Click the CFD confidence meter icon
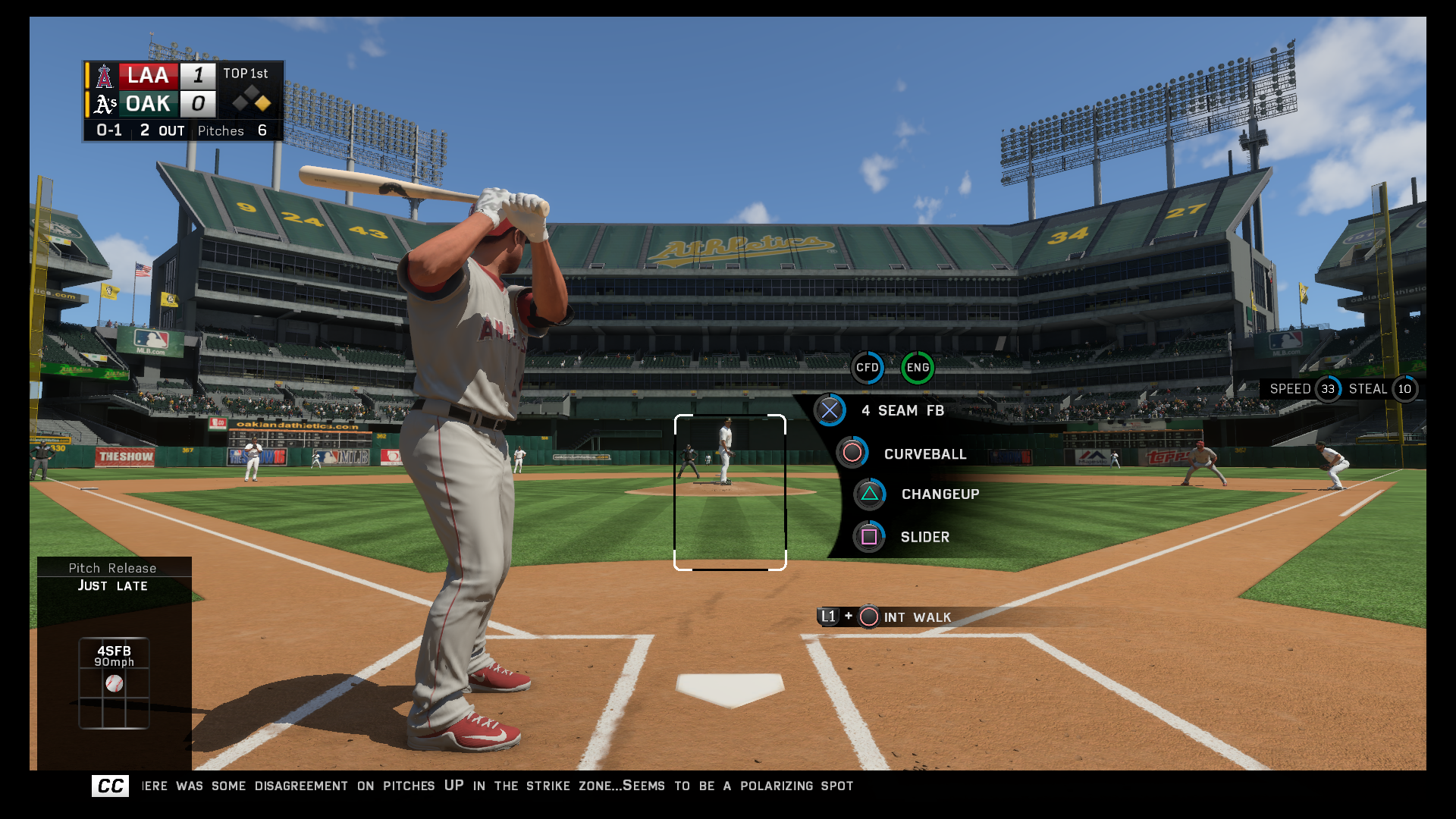 (x=867, y=368)
